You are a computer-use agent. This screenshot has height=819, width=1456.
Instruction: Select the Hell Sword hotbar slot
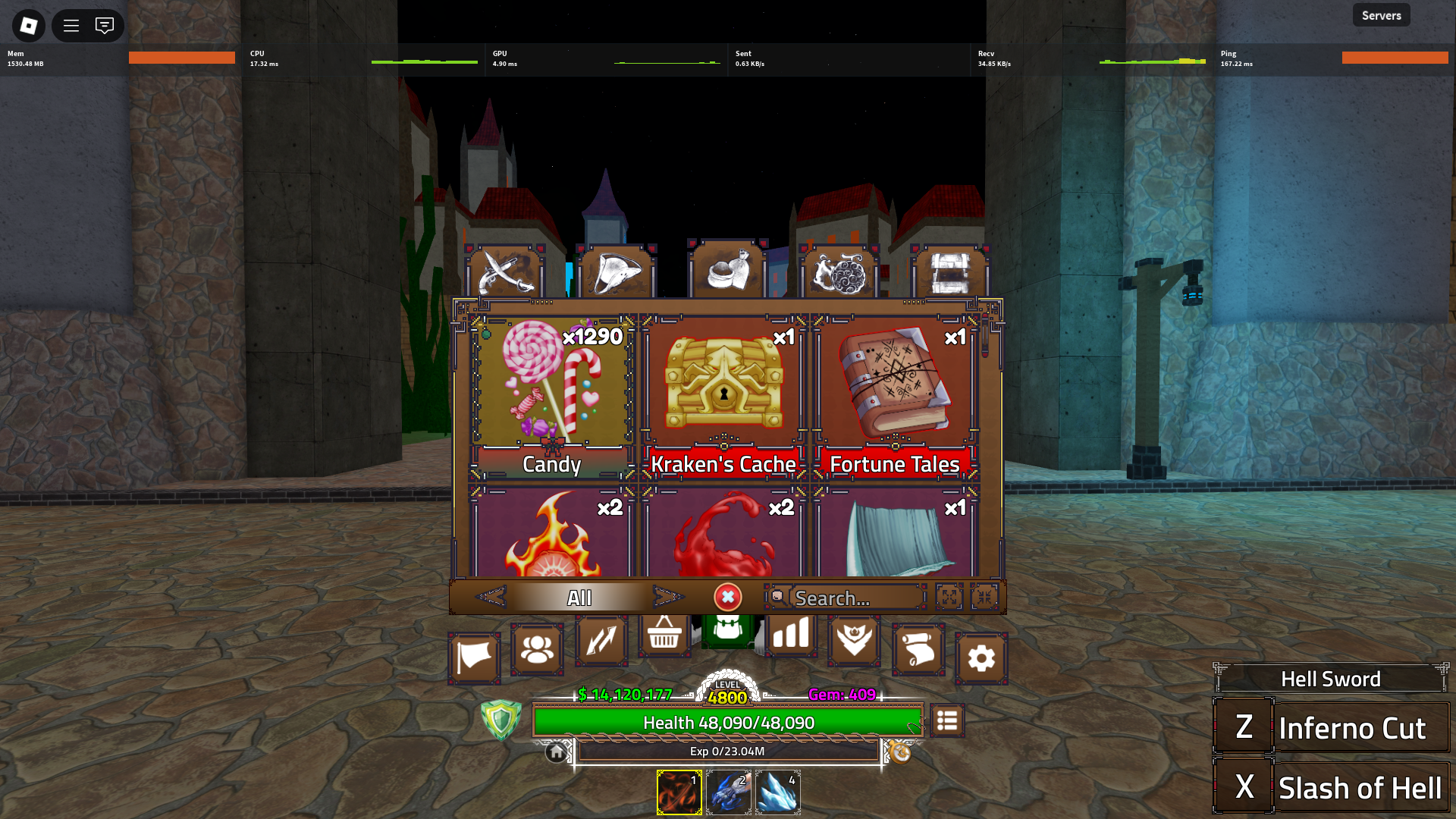pyautogui.click(x=679, y=792)
